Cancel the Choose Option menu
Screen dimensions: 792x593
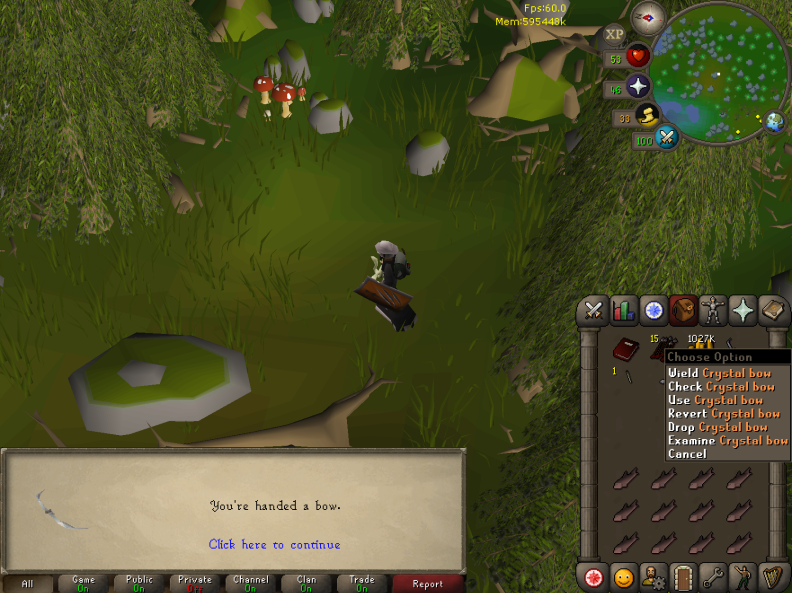click(x=687, y=454)
